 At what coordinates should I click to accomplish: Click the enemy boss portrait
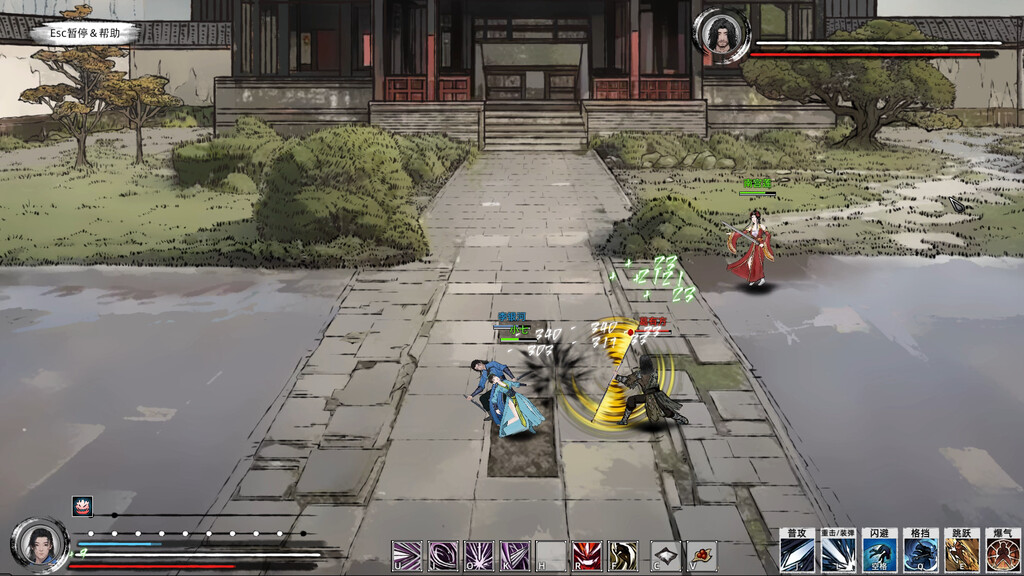pyautogui.click(x=719, y=37)
